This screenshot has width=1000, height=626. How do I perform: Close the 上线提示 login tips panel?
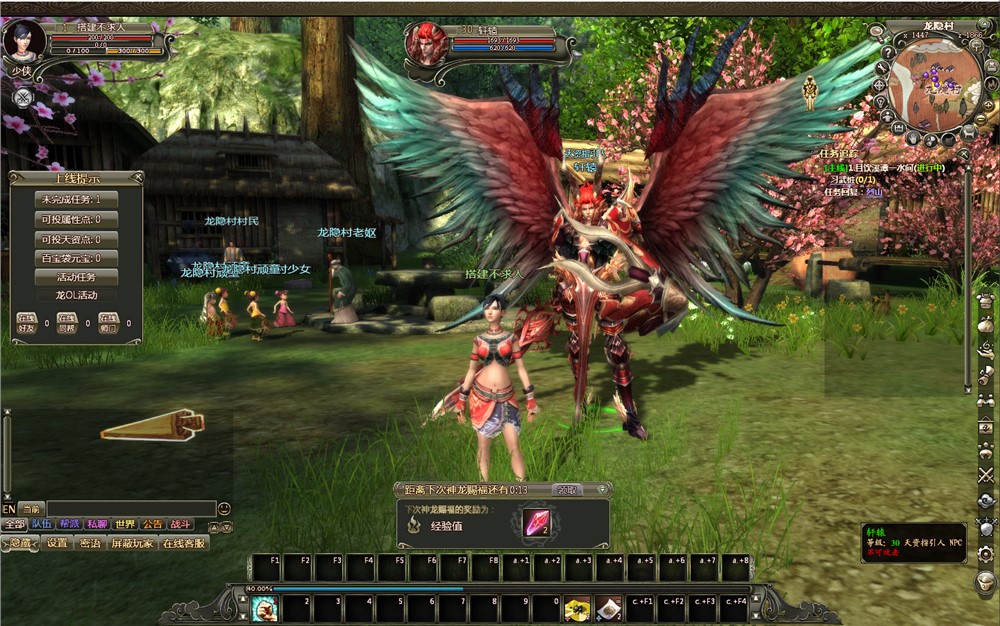(x=139, y=177)
